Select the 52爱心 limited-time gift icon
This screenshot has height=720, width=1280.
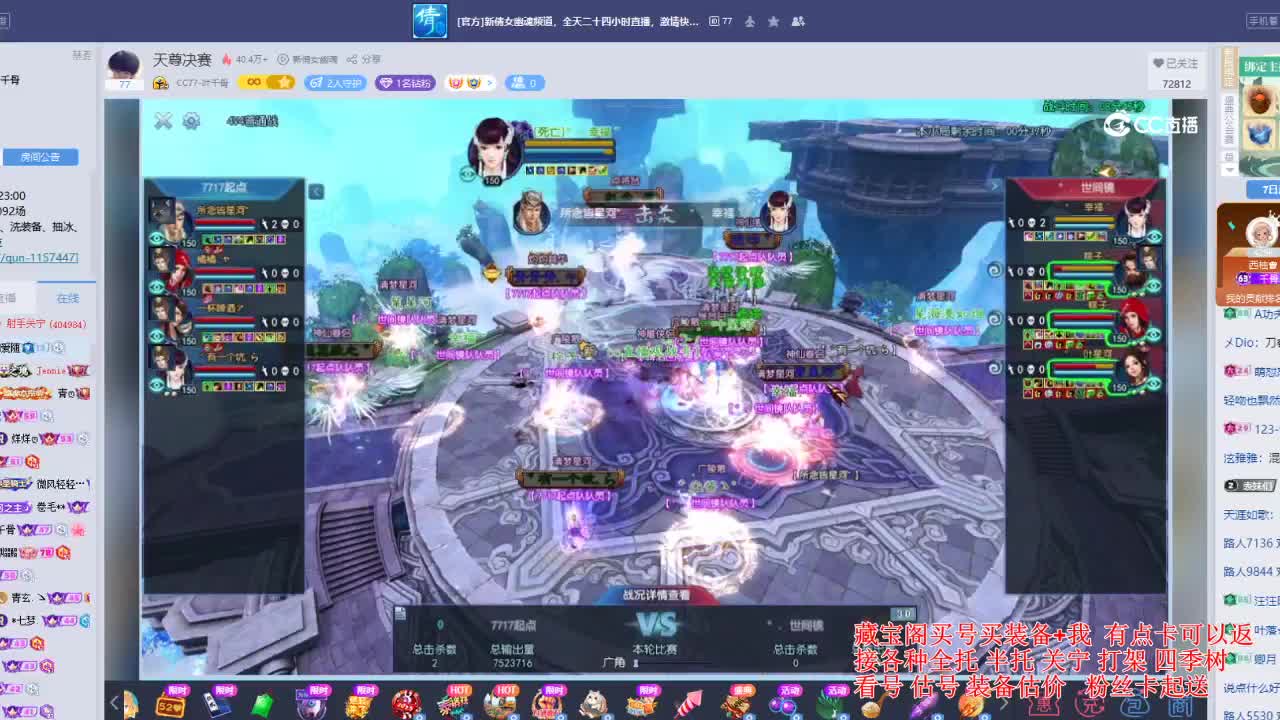pyautogui.click(x=171, y=703)
